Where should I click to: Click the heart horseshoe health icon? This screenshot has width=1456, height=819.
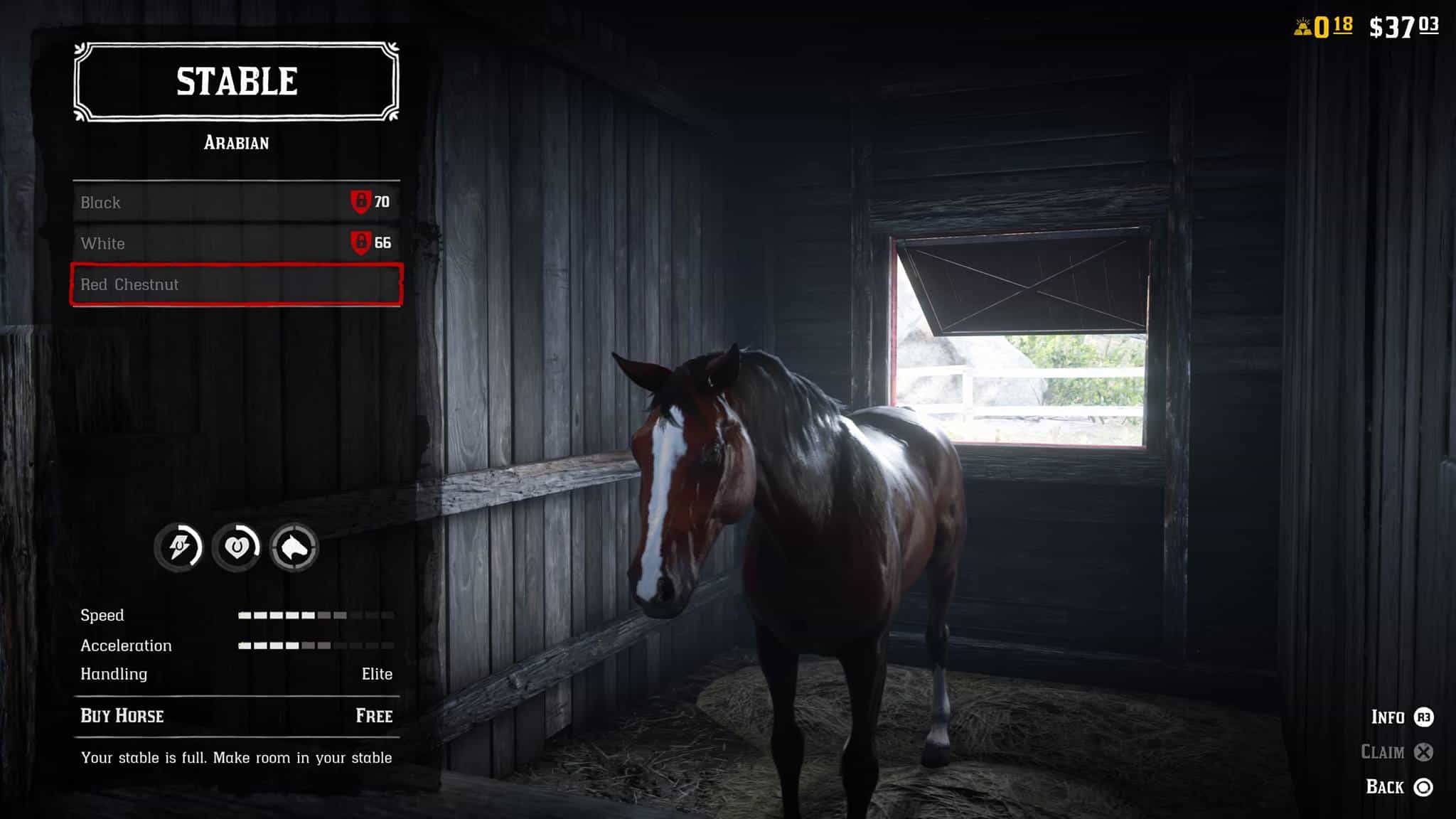coord(237,547)
